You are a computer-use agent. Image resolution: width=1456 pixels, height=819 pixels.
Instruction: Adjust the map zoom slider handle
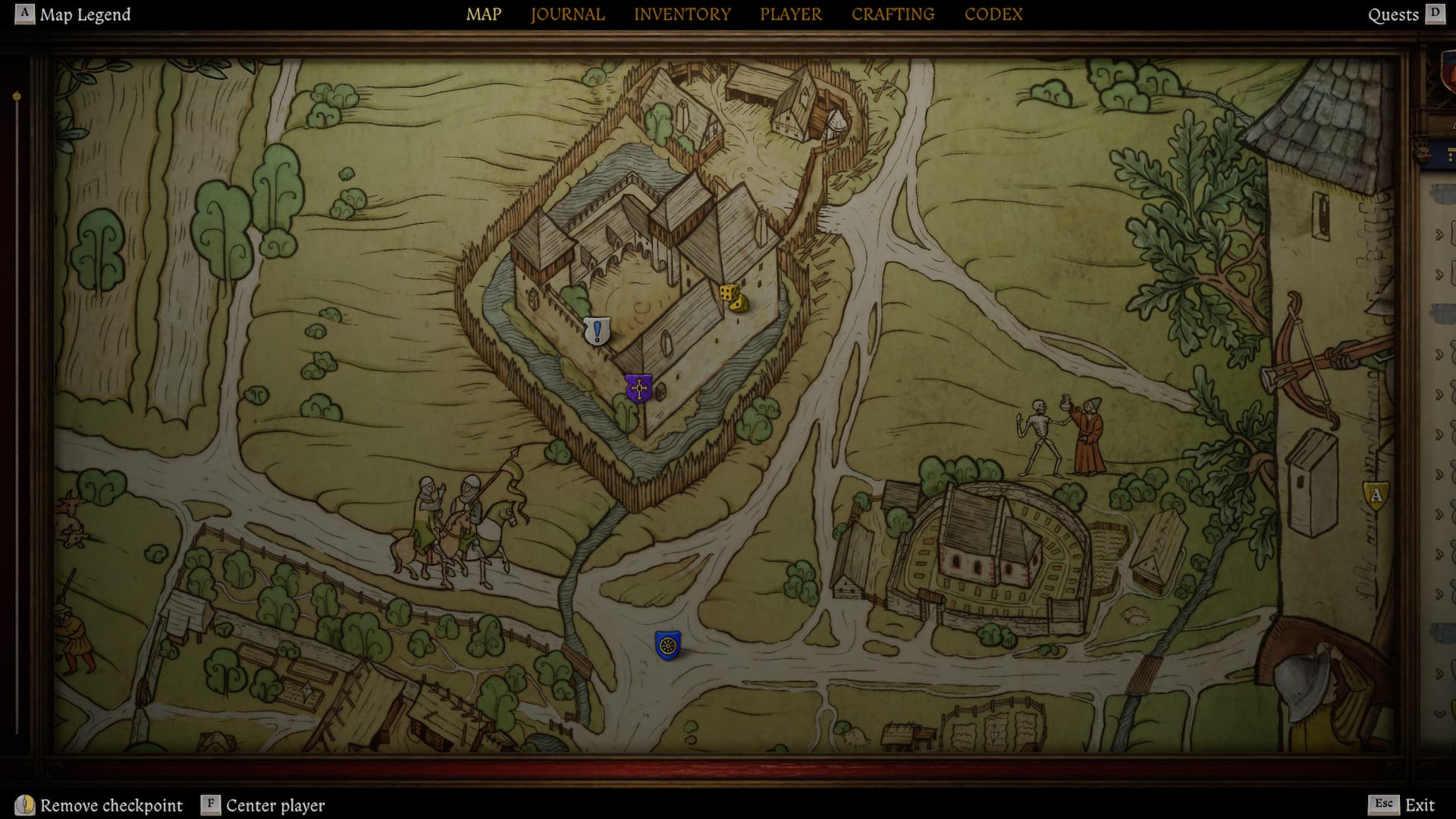(x=17, y=97)
